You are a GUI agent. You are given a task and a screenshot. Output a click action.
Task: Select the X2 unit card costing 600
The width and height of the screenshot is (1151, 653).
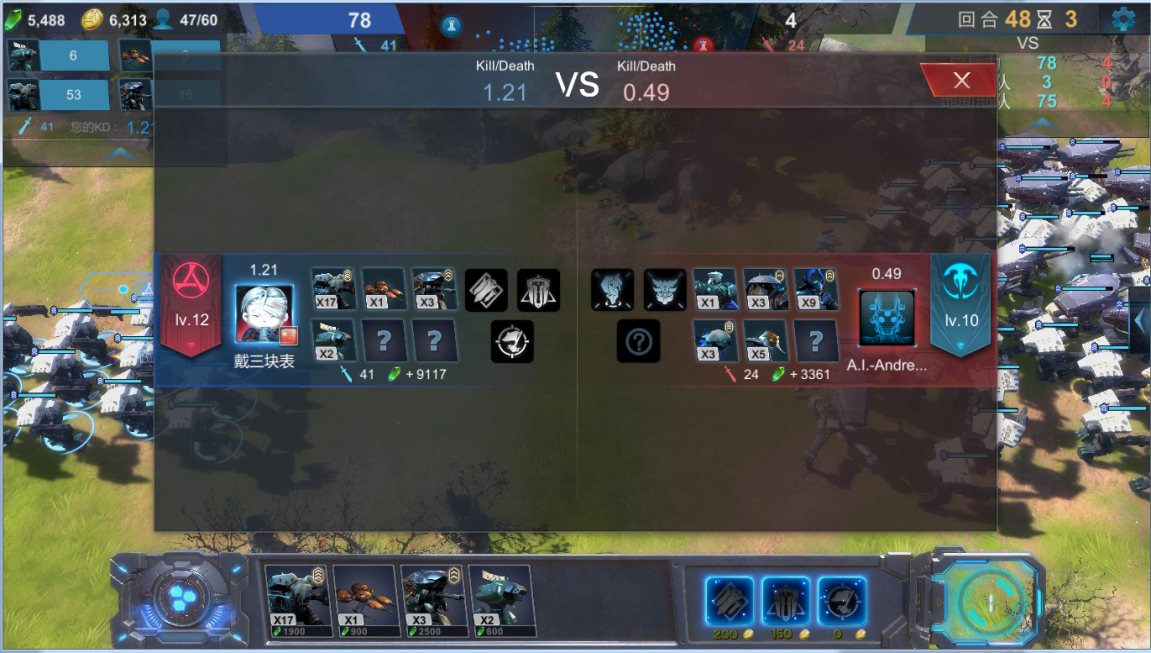500,599
